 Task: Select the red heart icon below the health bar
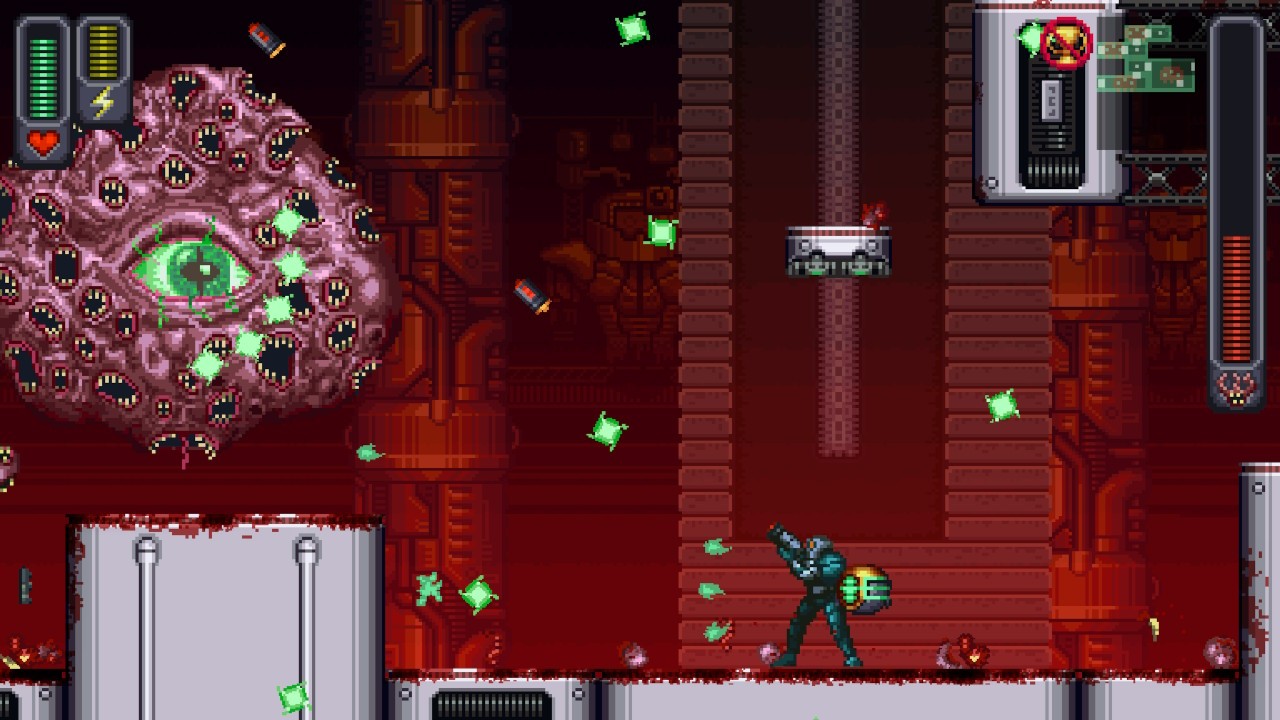pos(44,140)
